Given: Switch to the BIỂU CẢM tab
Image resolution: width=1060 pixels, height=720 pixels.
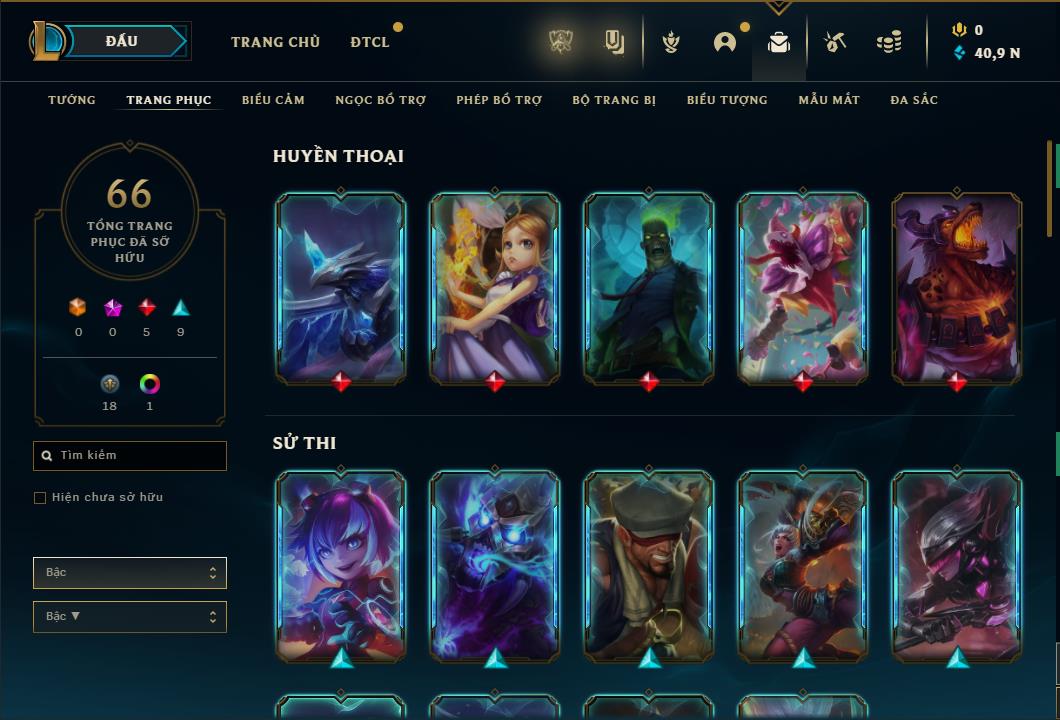Looking at the screenshot, I should click(x=273, y=100).
